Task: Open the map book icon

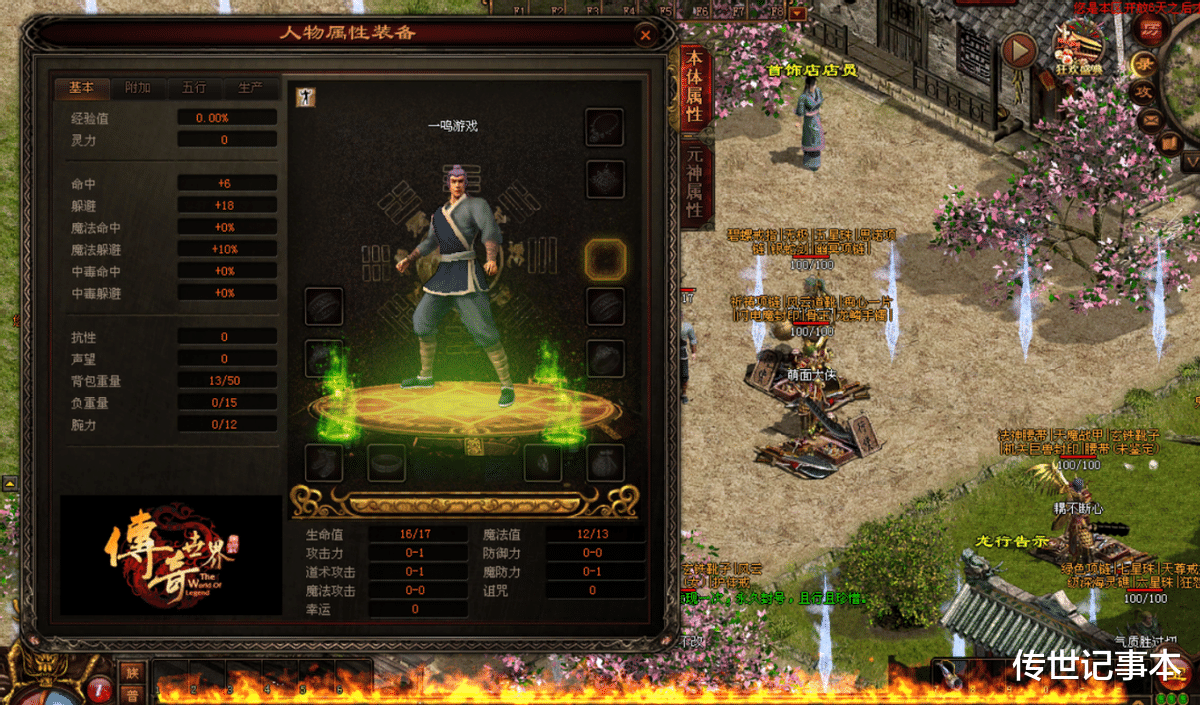Action: pyautogui.click(x=1168, y=143)
